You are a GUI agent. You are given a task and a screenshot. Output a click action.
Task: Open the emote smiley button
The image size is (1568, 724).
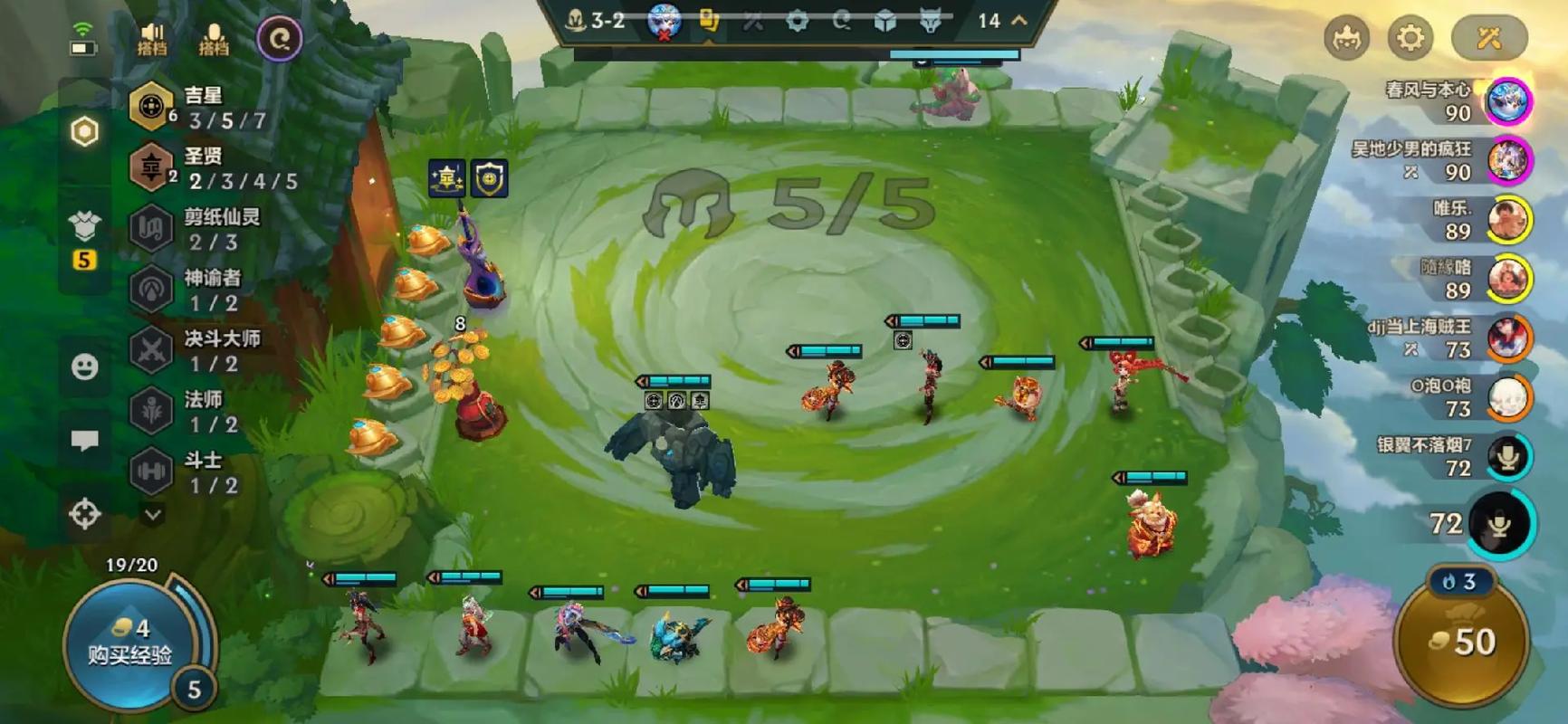coord(85,367)
